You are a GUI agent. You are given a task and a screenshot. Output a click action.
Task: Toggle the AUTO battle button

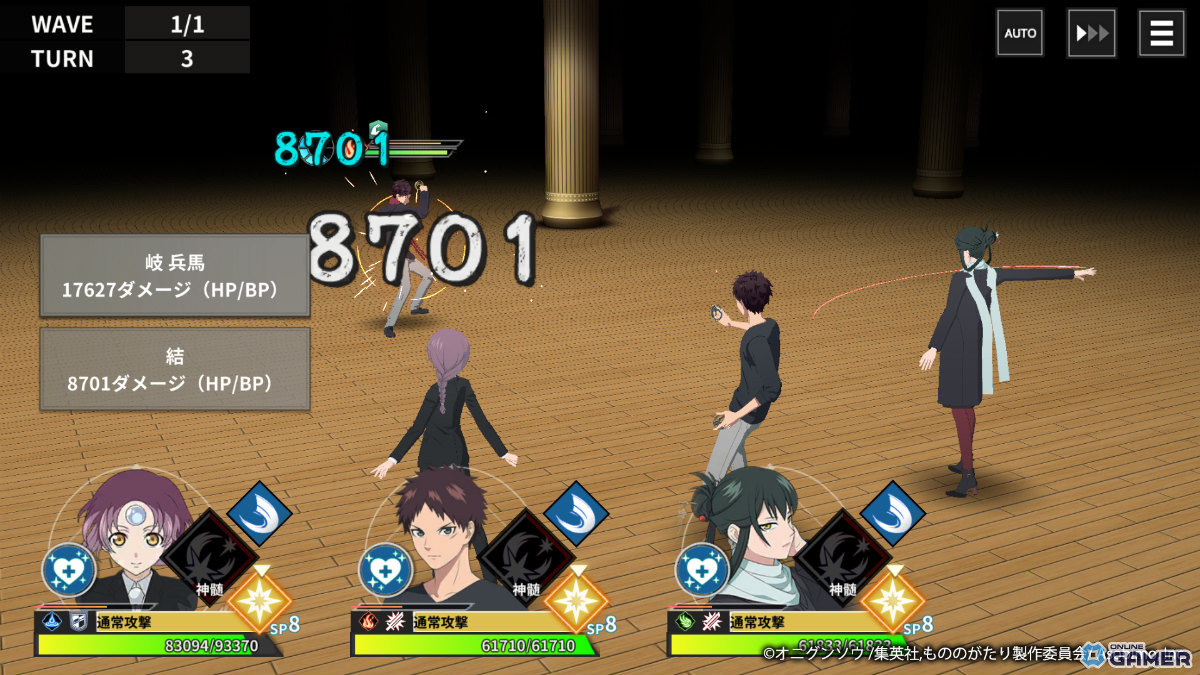1020,33
